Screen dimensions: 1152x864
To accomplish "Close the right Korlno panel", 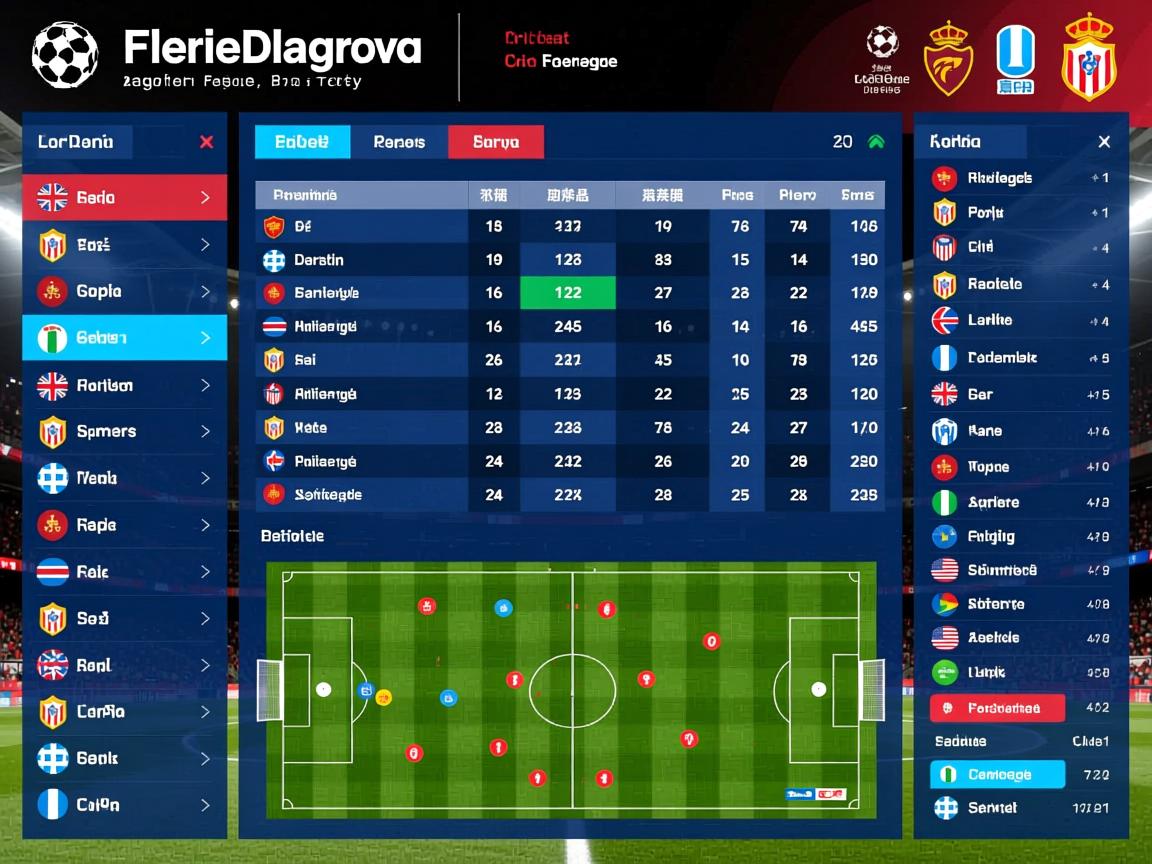I will 1104,142.
